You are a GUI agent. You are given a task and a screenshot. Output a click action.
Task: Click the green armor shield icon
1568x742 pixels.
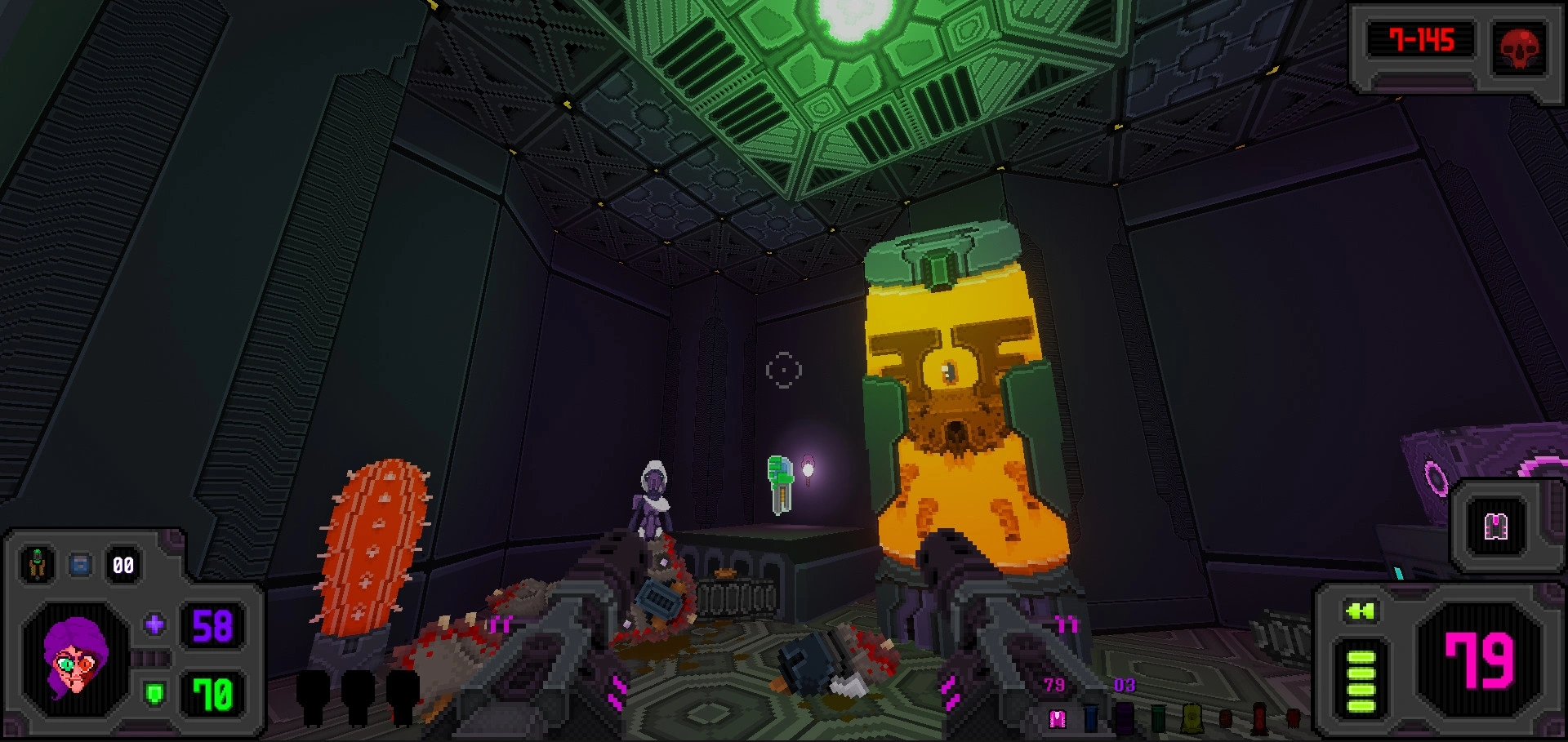(154, 694)
